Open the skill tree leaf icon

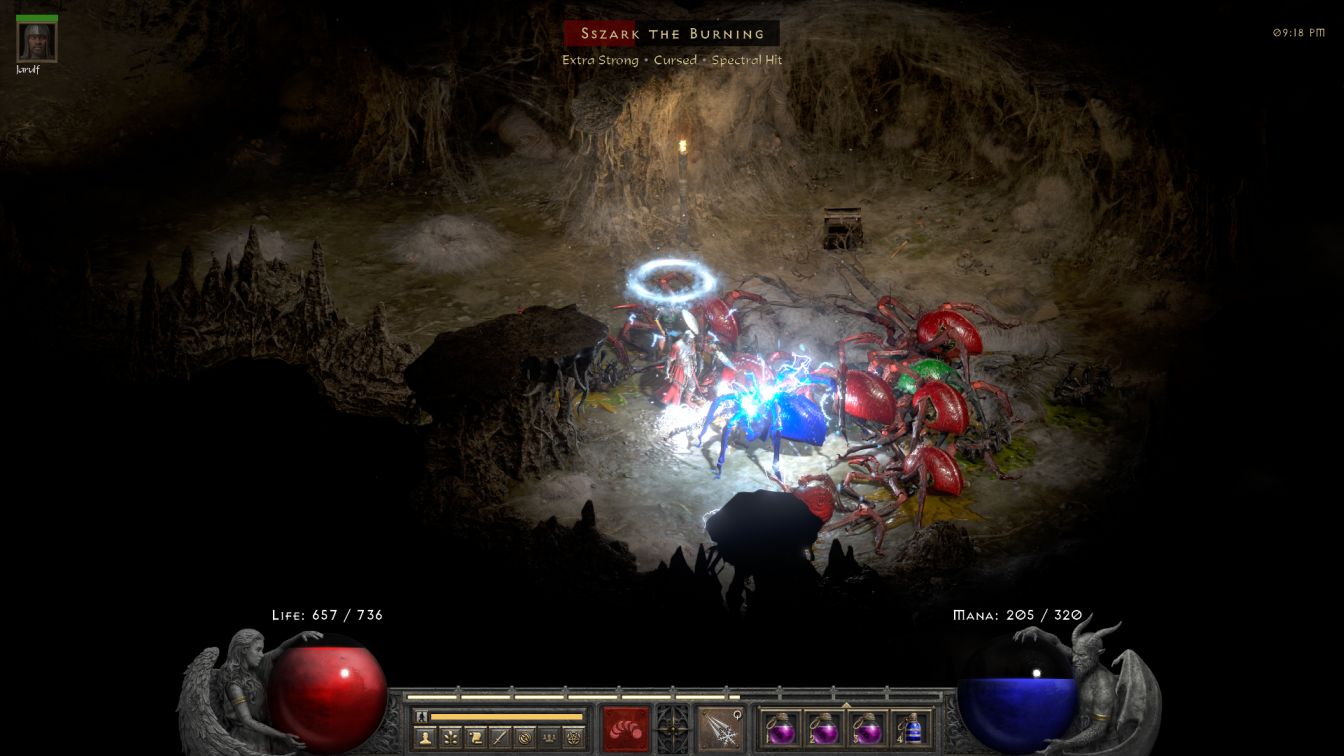coord(451,738)
